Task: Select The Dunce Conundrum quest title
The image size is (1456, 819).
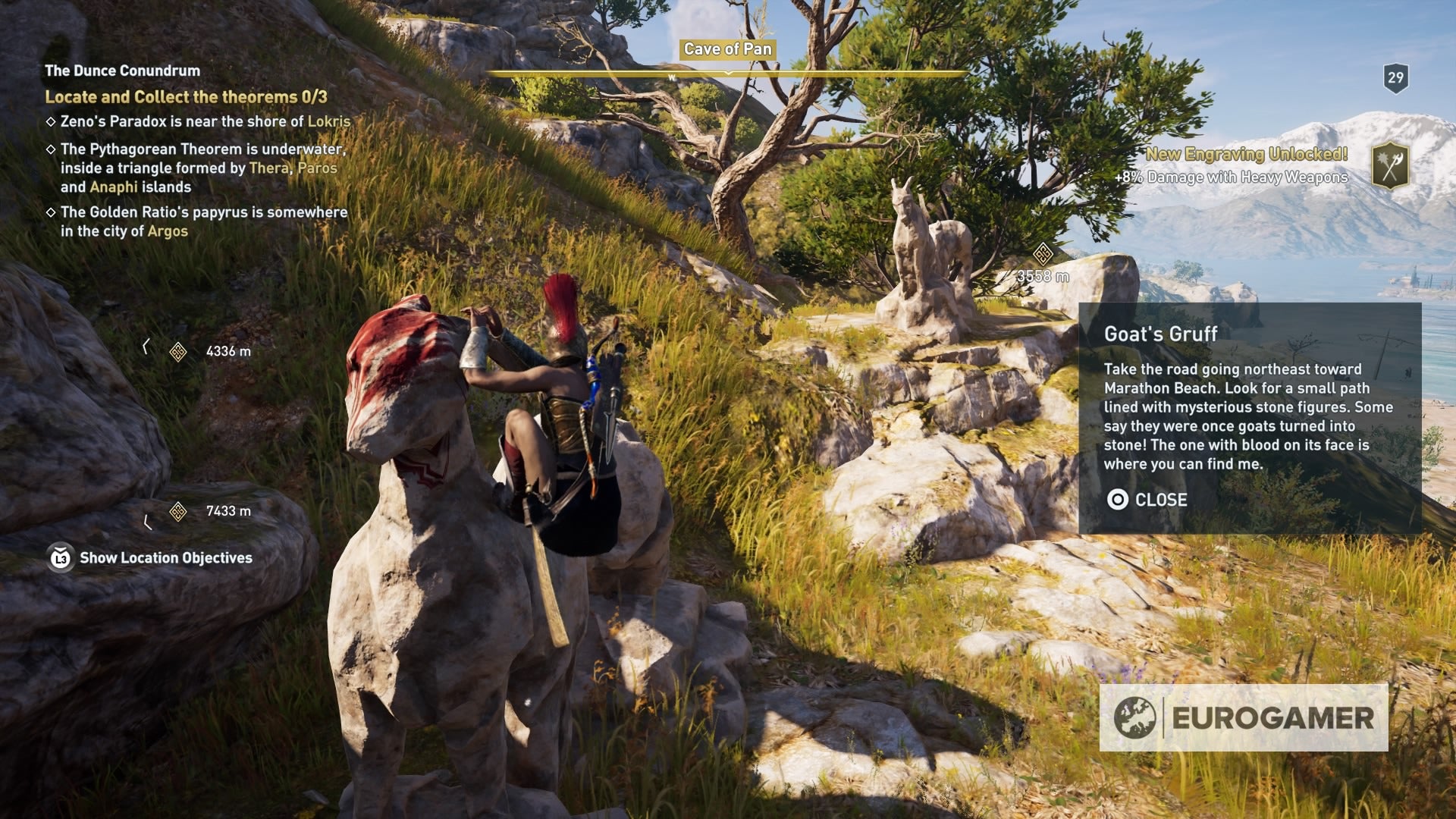Action: pos(121,70)
